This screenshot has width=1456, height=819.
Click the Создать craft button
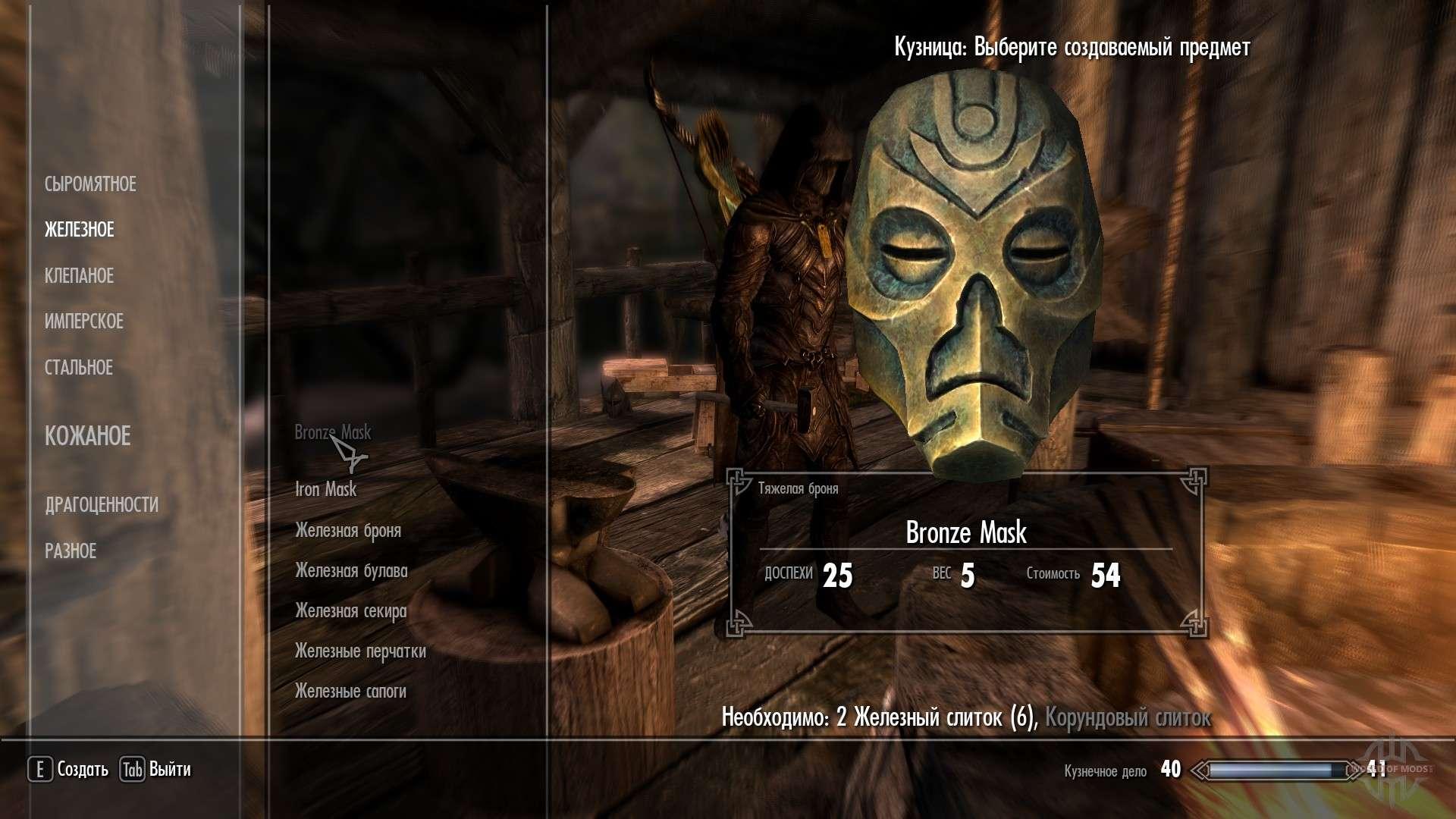pyautogui.click(x=69, y=770)
